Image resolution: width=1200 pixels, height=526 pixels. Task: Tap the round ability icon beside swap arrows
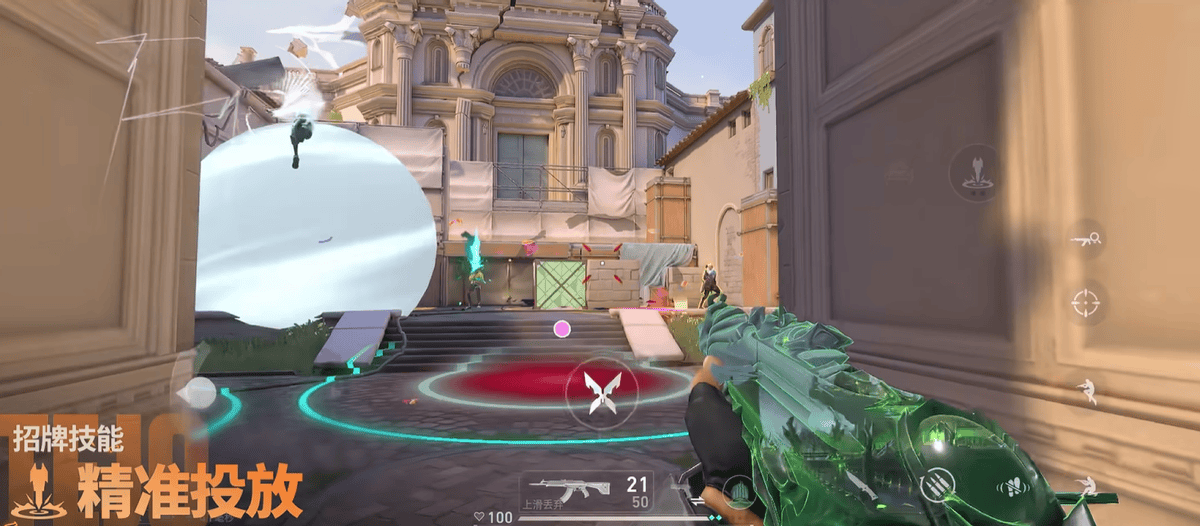pyautogui.click(x=737, y=490)
